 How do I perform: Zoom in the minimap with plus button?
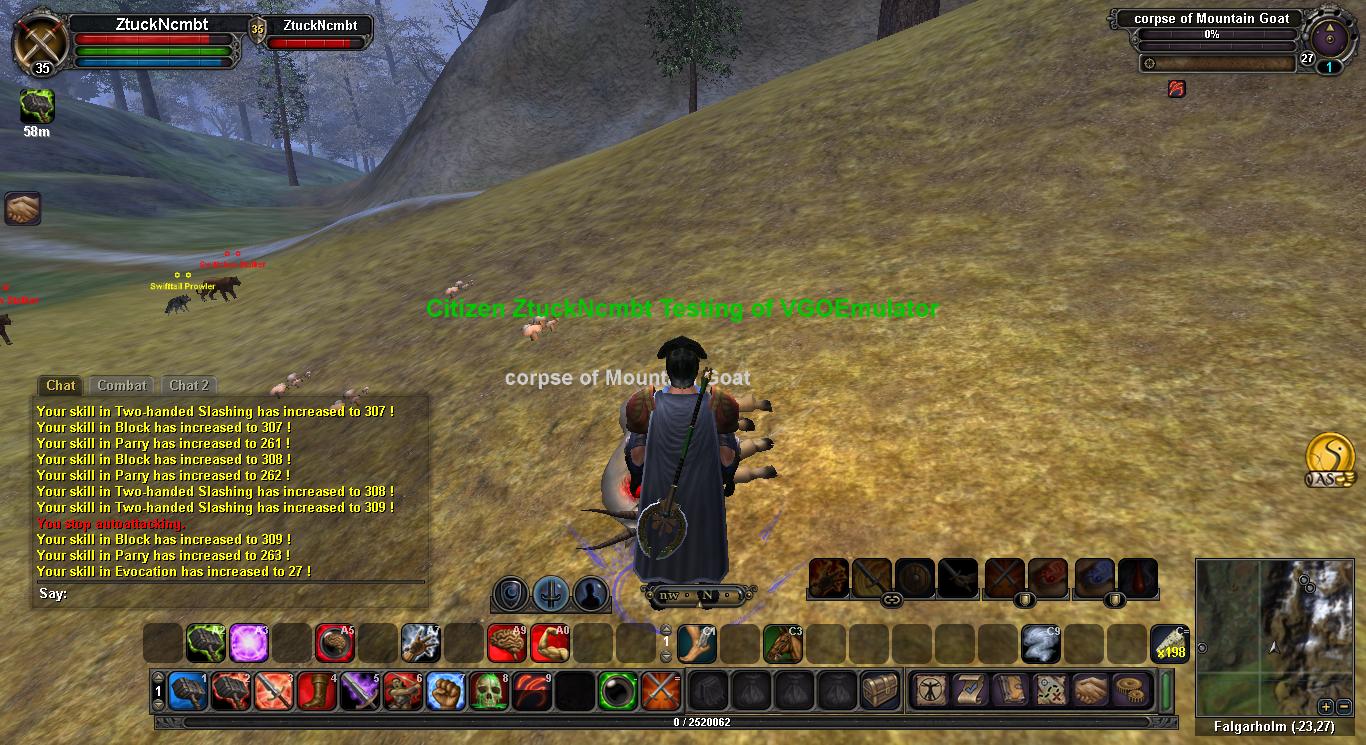[x=1325, y=706]
